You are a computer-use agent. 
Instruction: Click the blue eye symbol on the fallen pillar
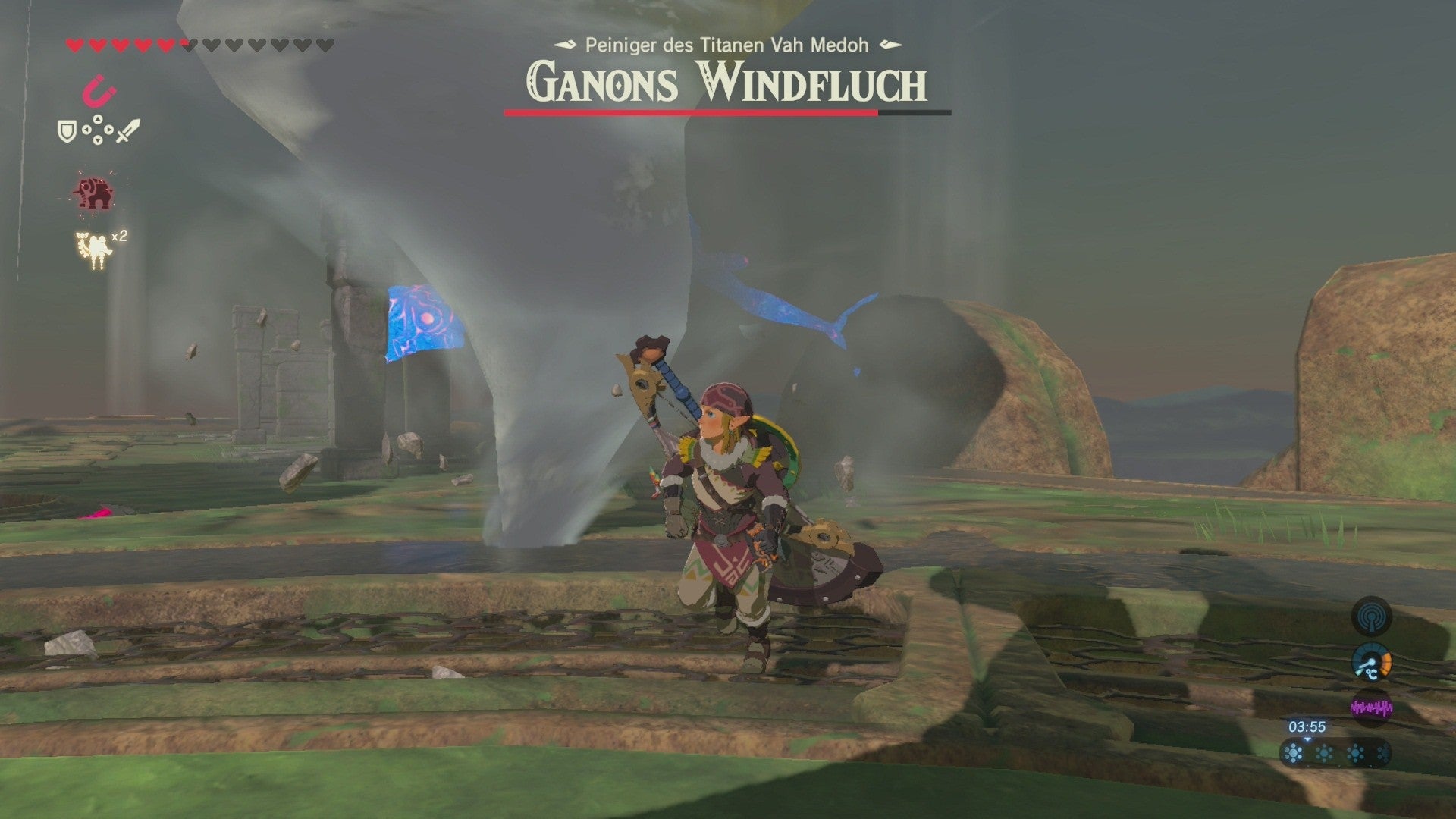(425, 318)
